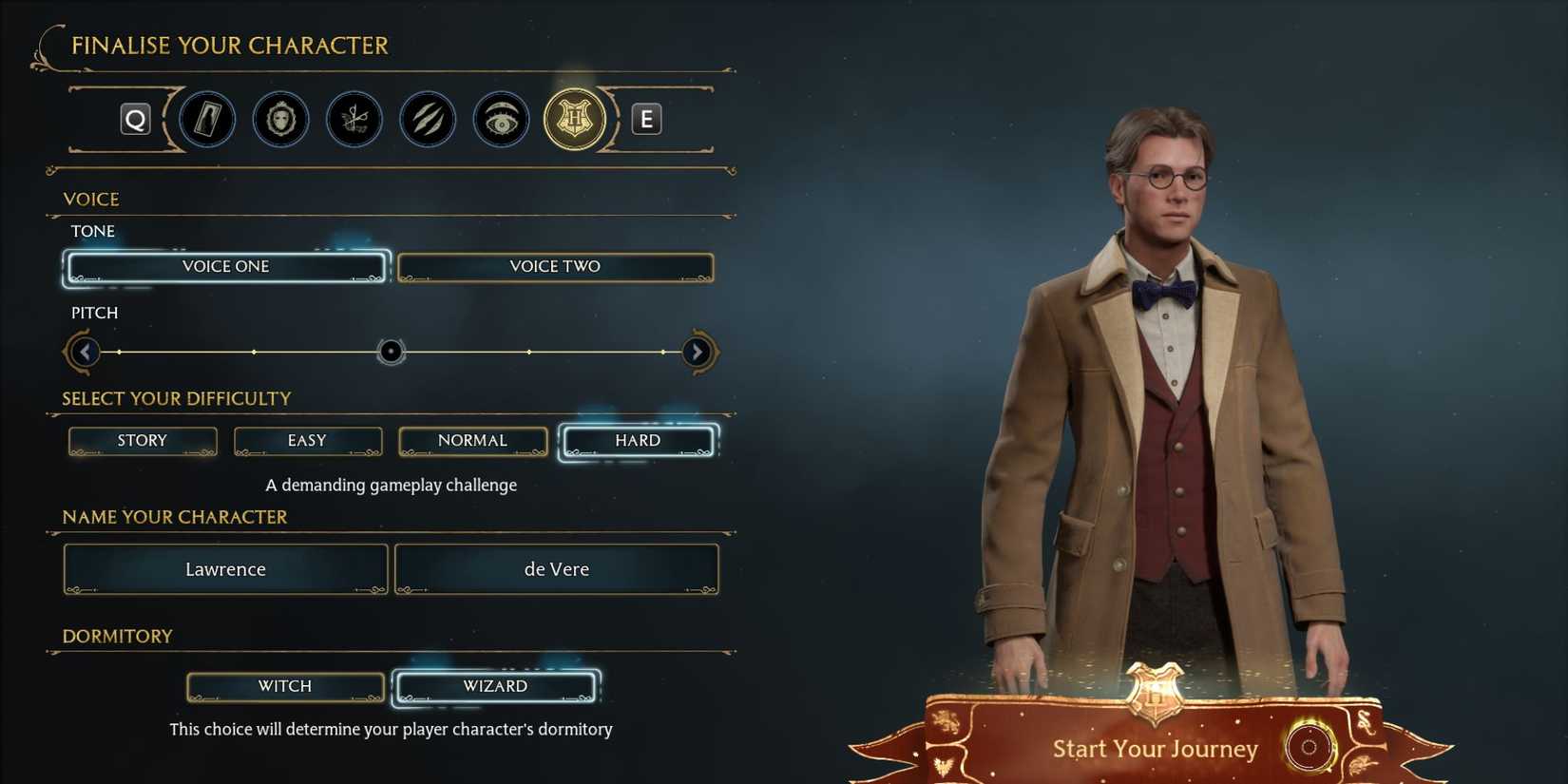Viewport: 1568px width, 784px height.
Task: Select the hairstyles scissors icon
Action: tap(354, 119)
